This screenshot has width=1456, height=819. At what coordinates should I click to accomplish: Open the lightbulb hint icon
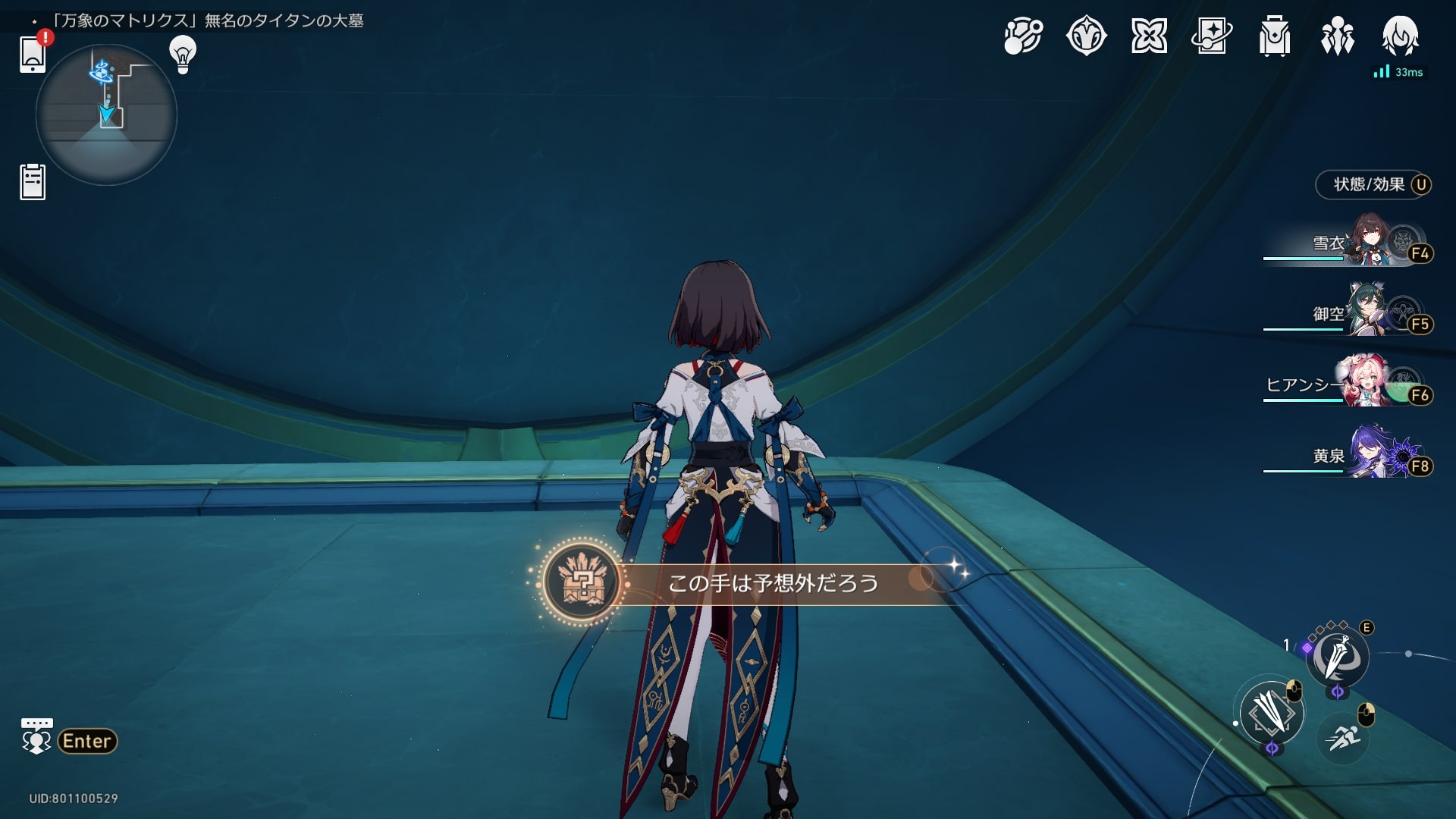[182, 55]
